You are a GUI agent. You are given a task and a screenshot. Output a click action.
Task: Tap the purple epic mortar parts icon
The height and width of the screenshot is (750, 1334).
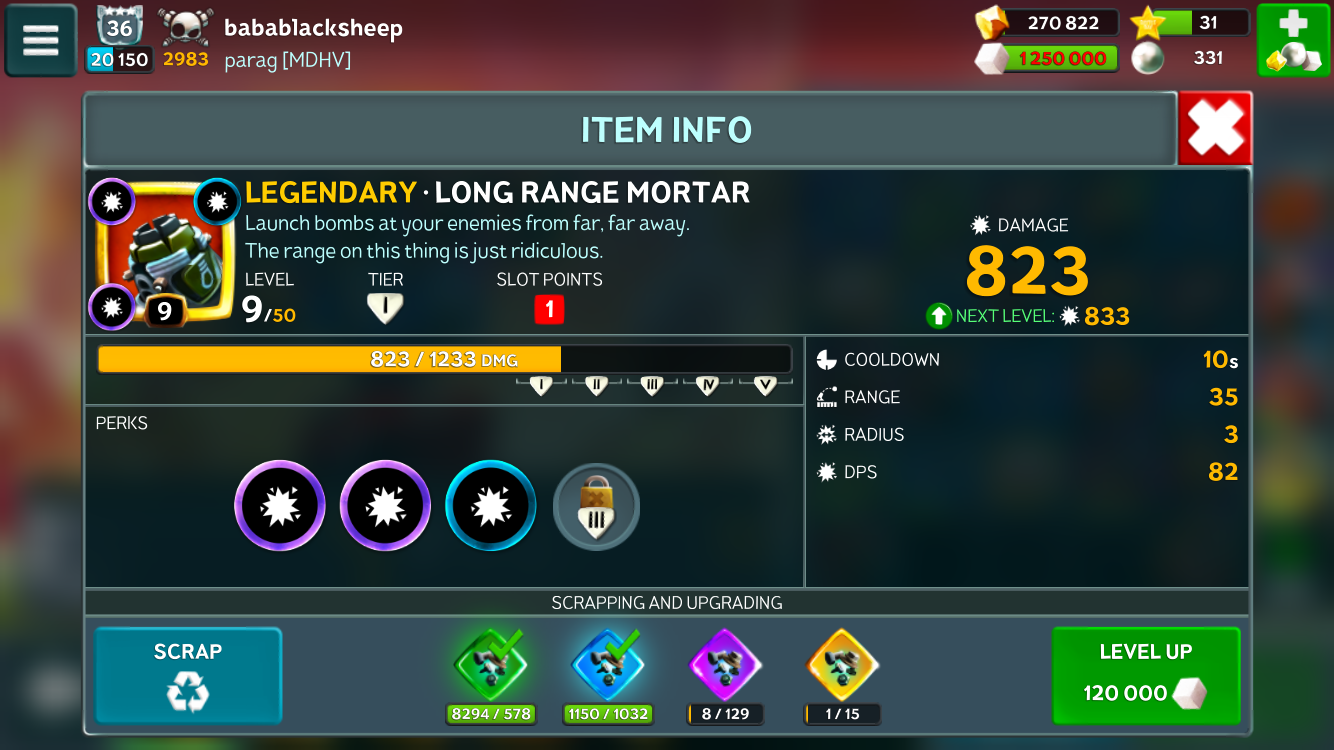(x=725, y=664)
